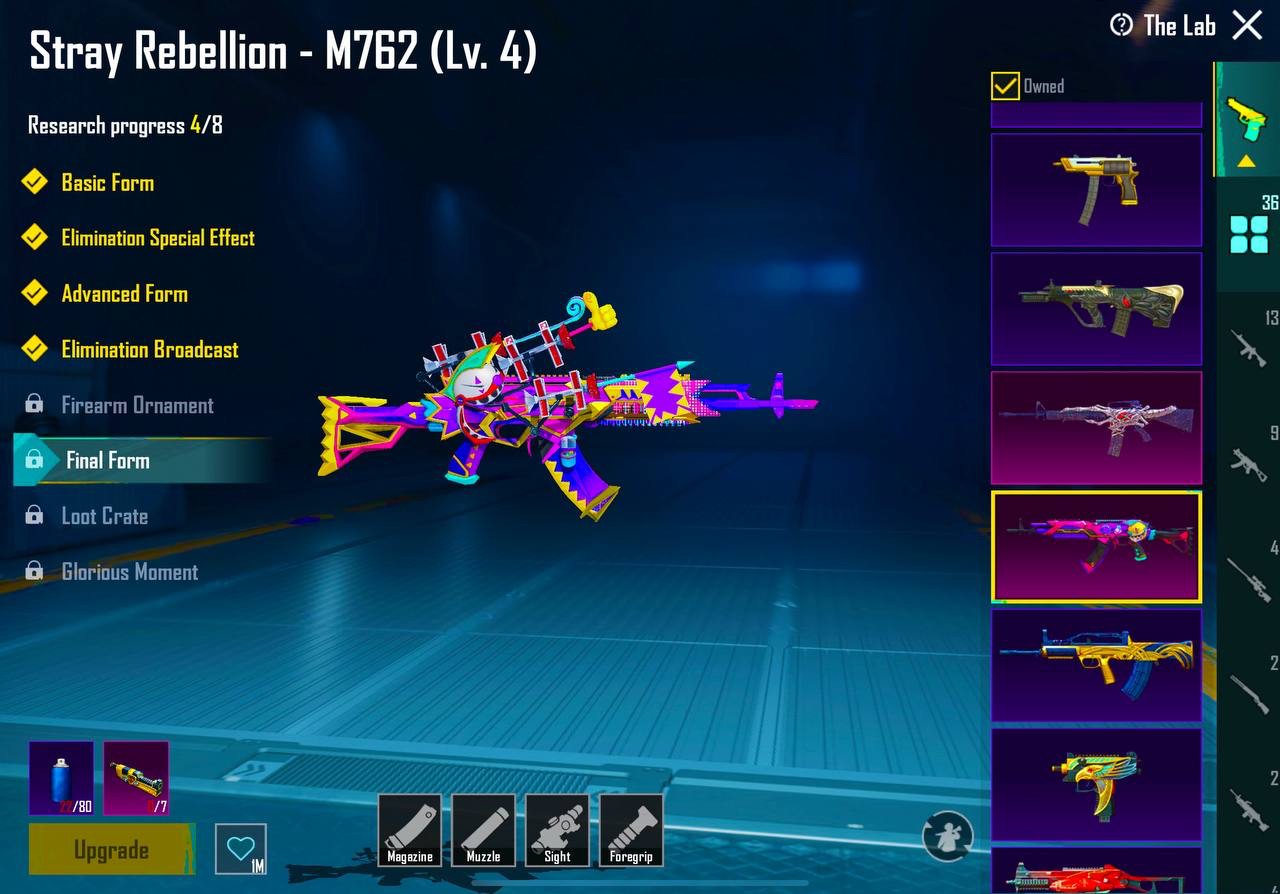The image size is (1280, 894).
Task: Select the gold and blue rifle skin thumbnail
Action: pos(1096,665)
